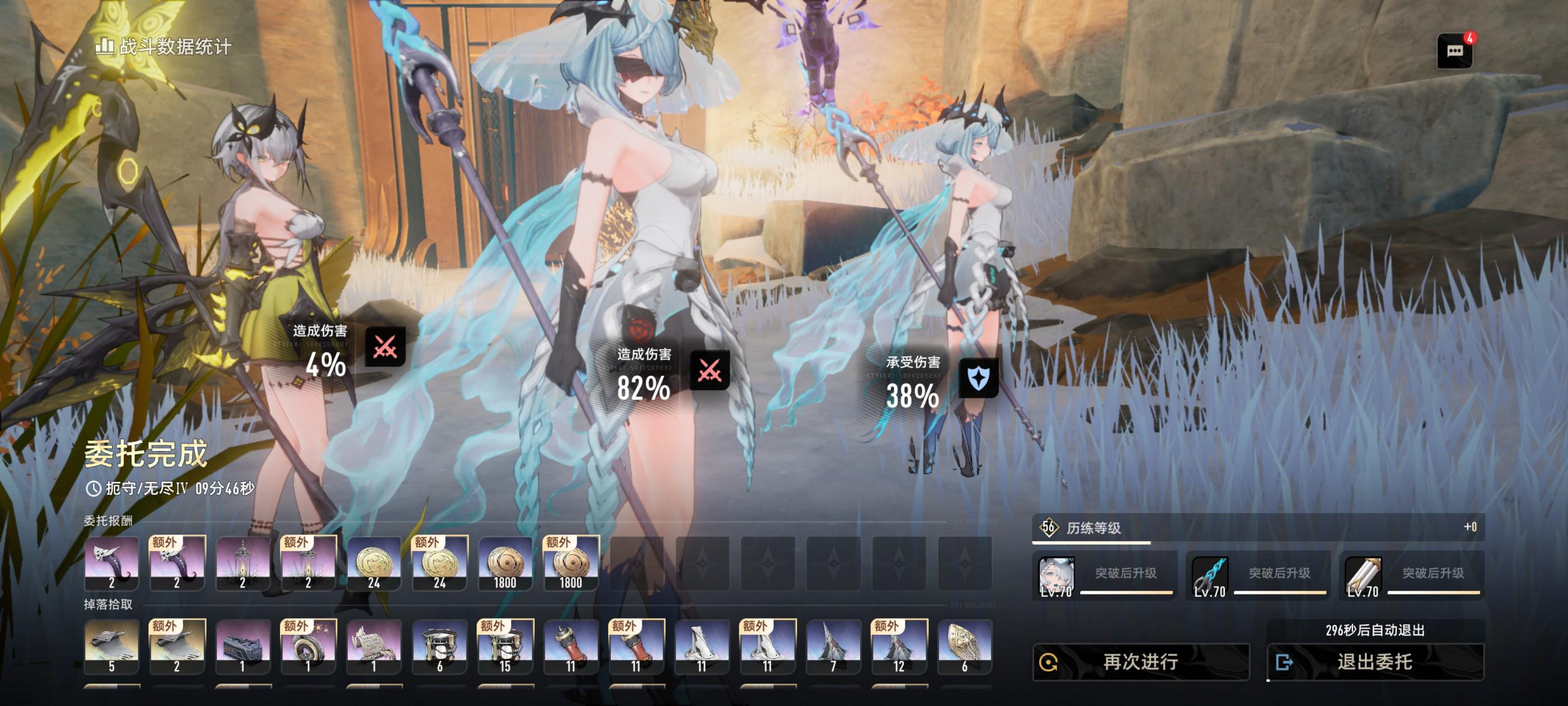Click 再次进行 to replay the commission
This screenshot has width=1568, height=706.
pos(1140,662)
